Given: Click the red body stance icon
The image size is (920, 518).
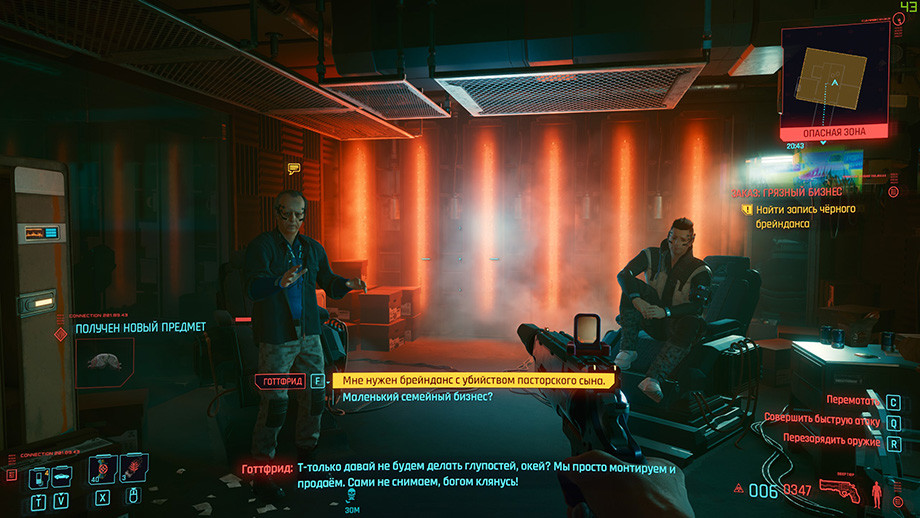Looking at the screenshot, I should [878, 491].
